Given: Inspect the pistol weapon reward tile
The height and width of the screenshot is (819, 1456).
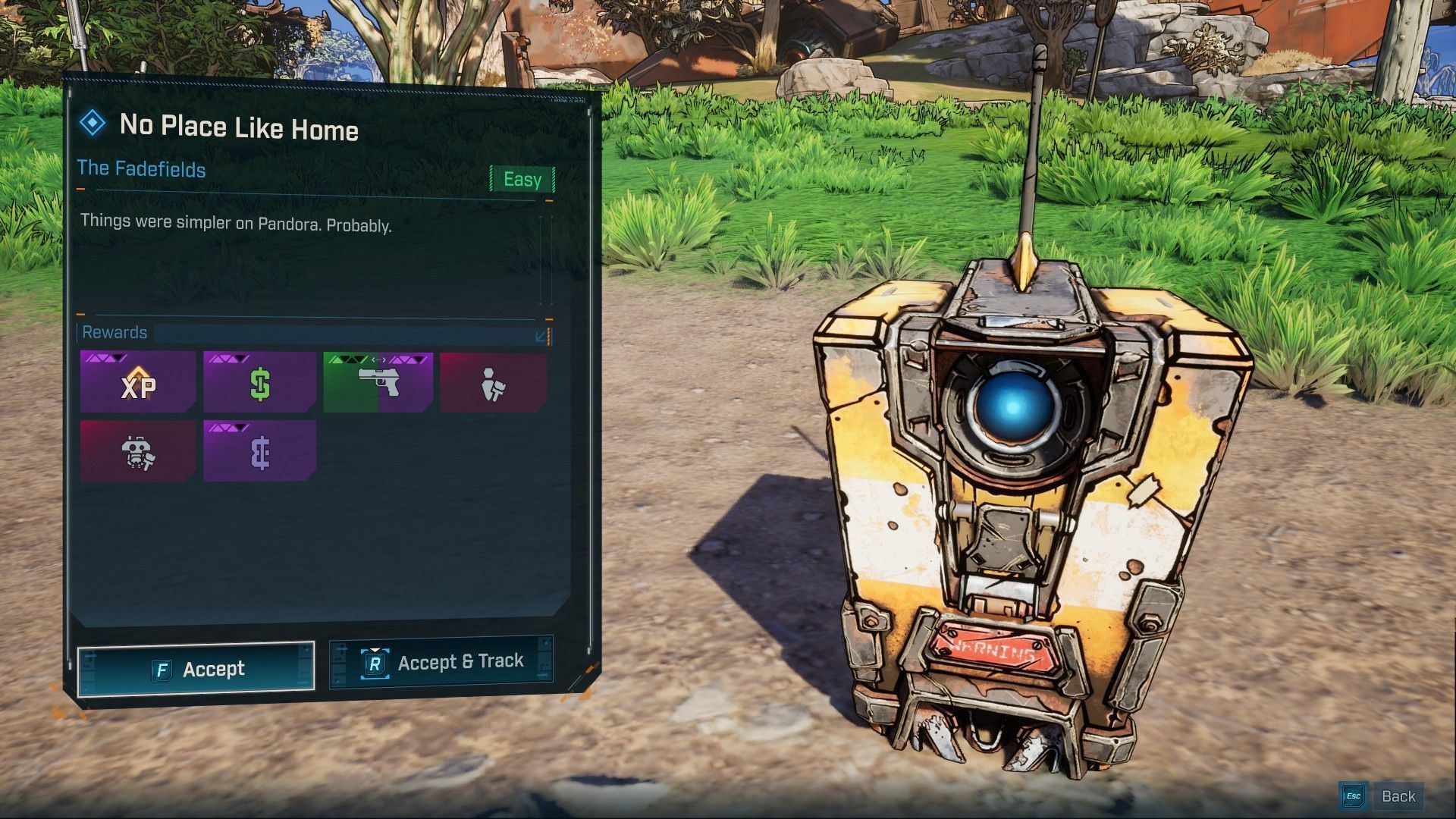Looking at the screenshot, I should [378, 383].
